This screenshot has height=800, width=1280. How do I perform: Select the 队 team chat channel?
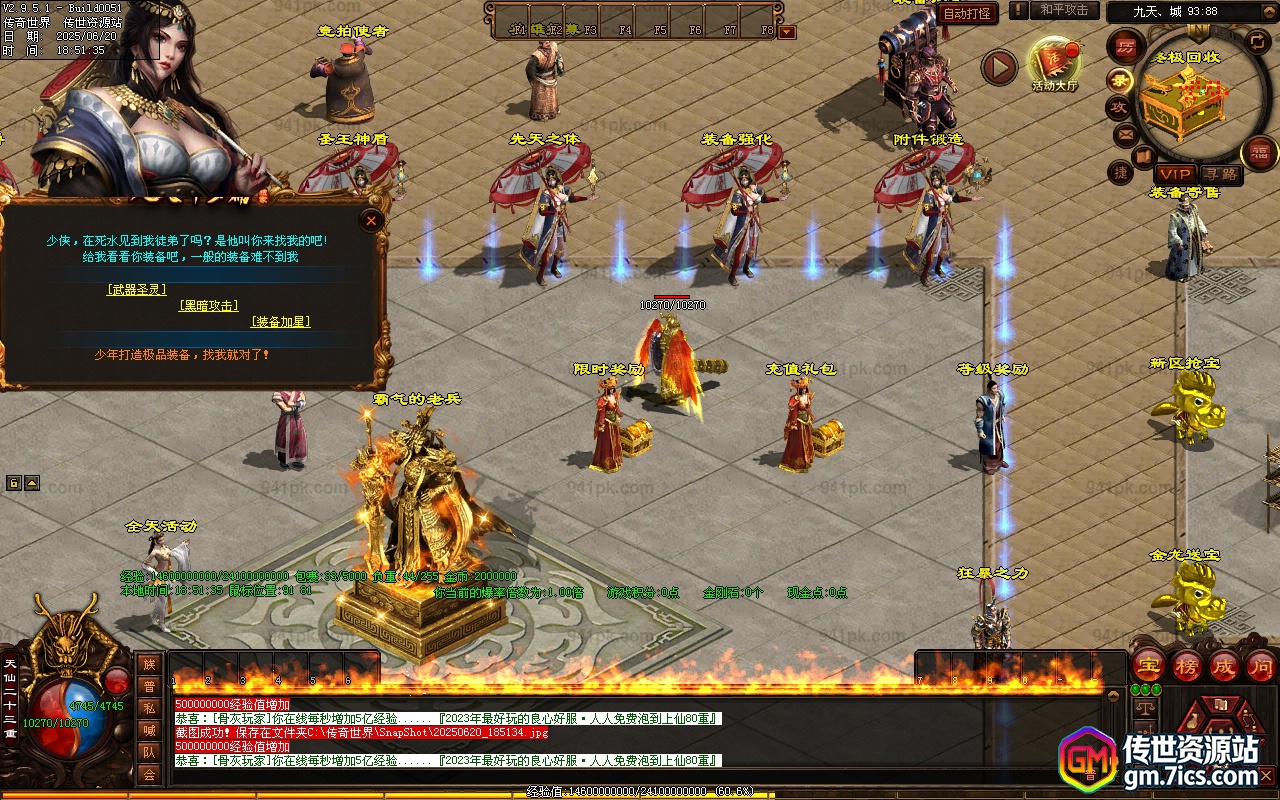(149, 751)
